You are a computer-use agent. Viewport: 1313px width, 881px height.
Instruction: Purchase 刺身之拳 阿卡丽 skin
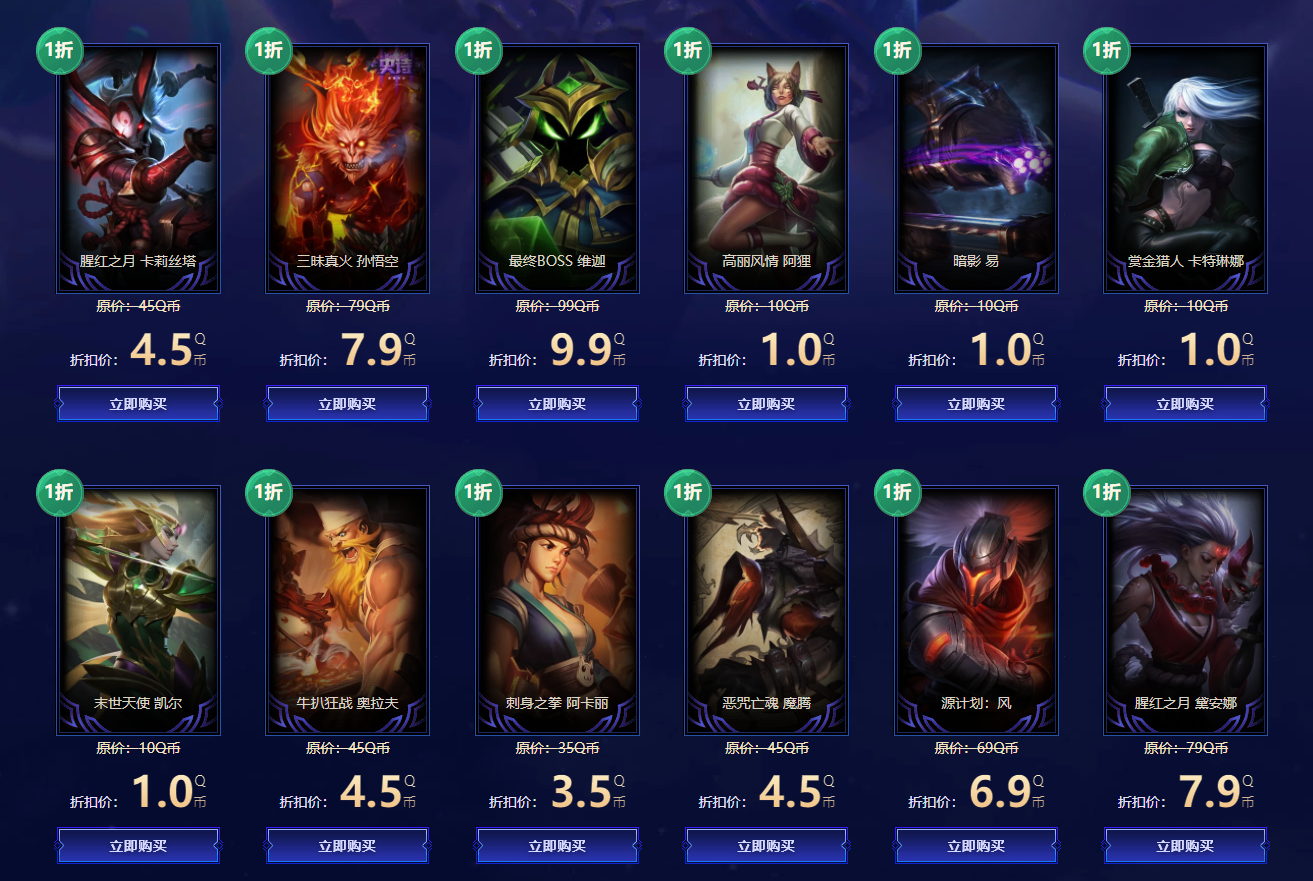[557, 846]
